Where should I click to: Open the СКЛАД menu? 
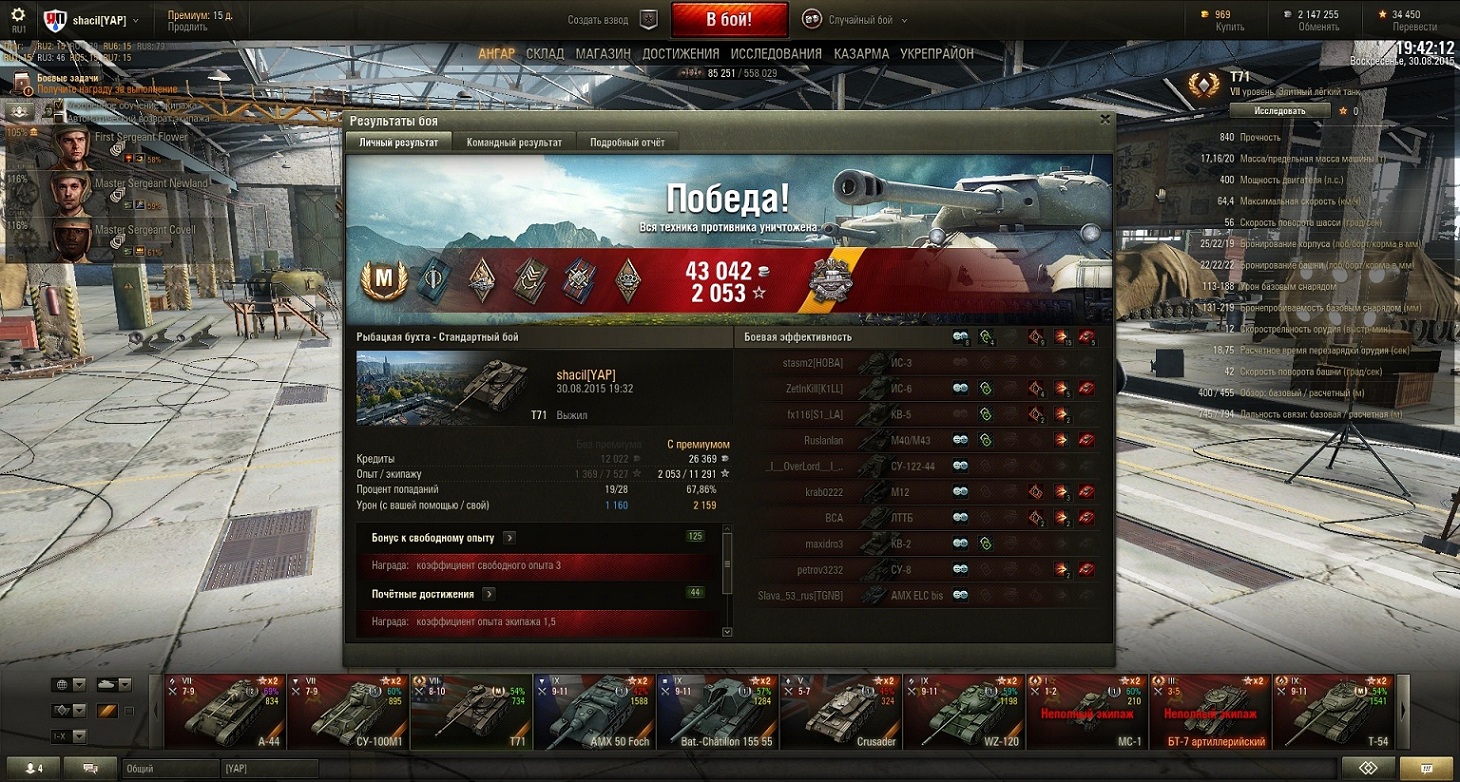[x=545, y=54]
